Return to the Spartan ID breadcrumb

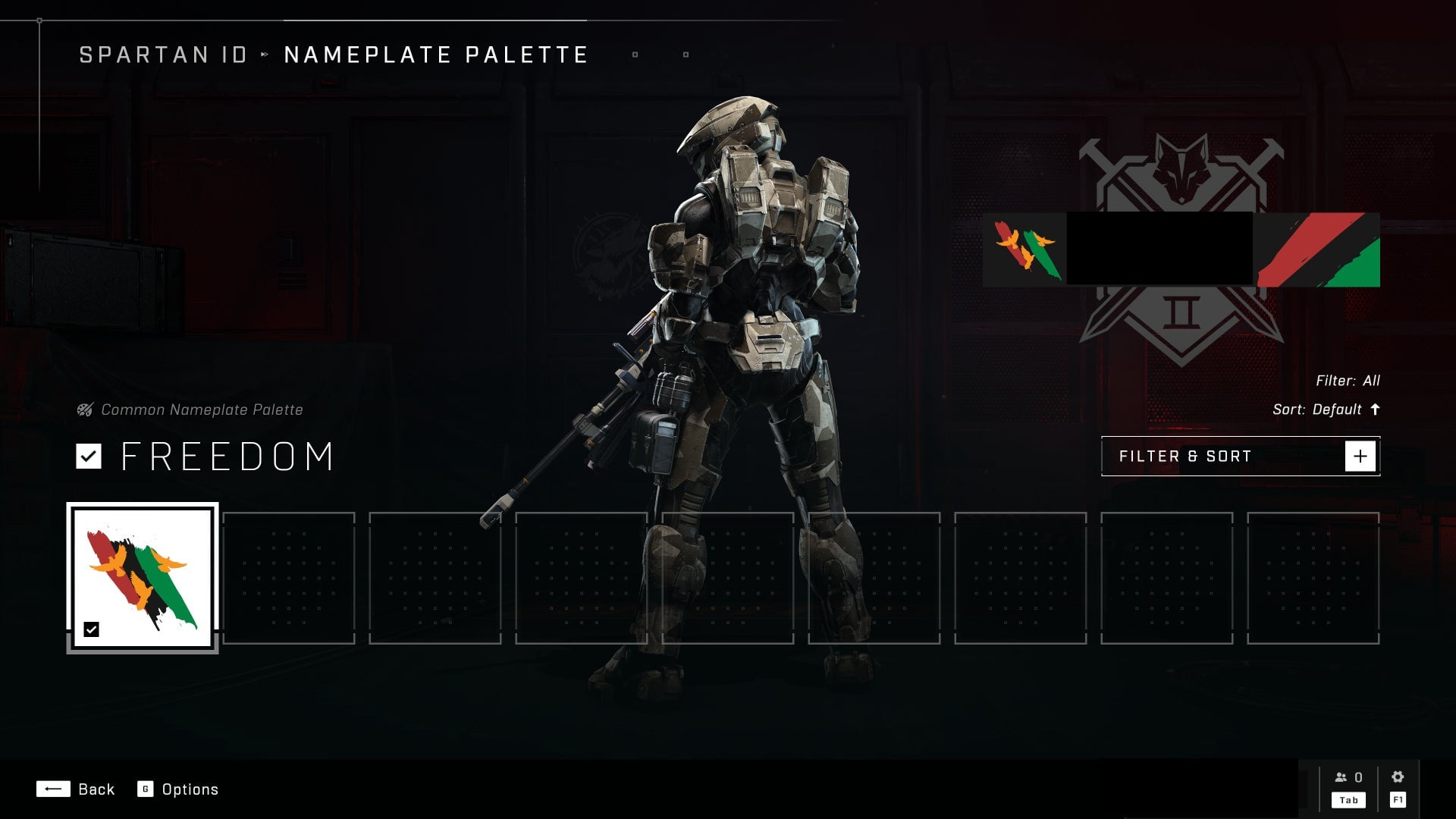click(x=163, y=55)
